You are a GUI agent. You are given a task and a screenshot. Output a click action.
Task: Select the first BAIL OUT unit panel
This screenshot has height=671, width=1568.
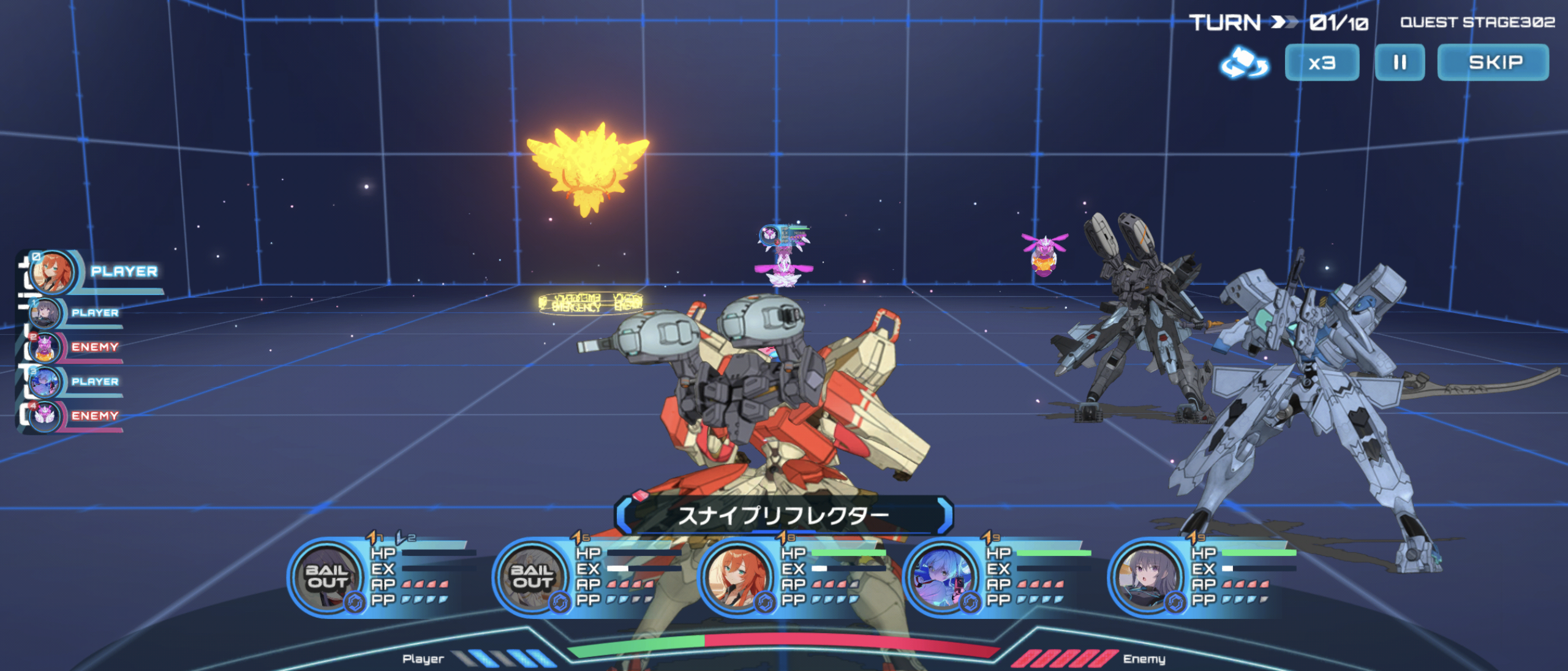(327, 577)
